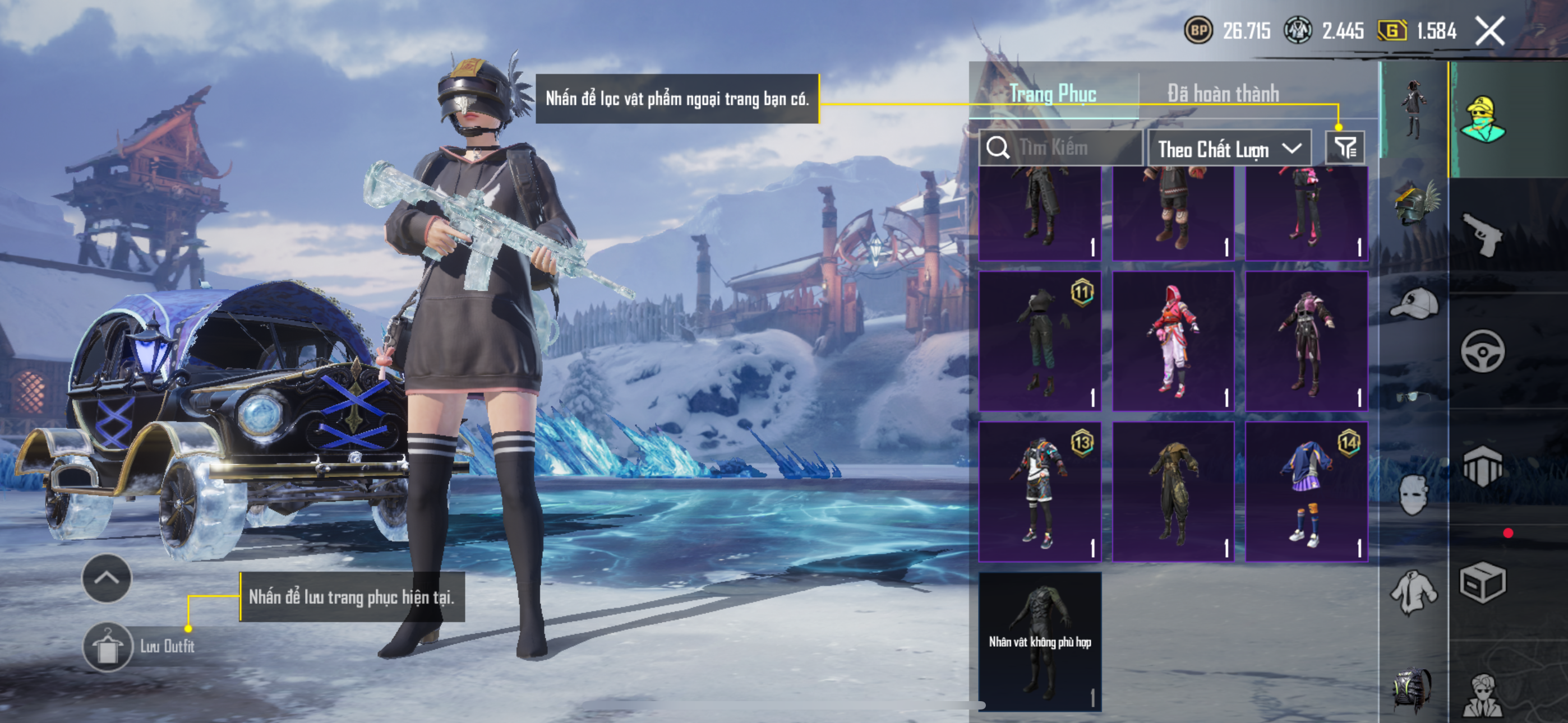Select the red and pink hooded outfit
Screen dimensions: 1568x723
[x=1173, y=341]
